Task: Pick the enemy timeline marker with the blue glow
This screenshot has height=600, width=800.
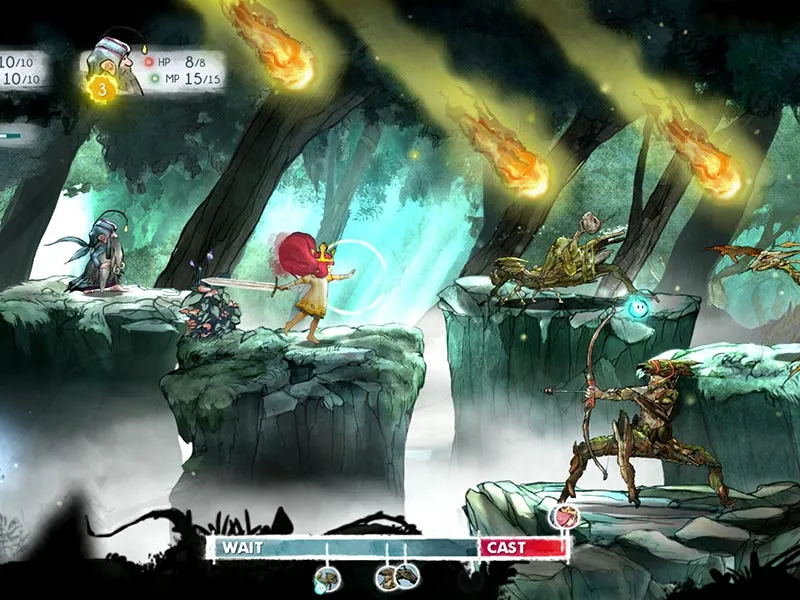Action: (x=326, y=577)
